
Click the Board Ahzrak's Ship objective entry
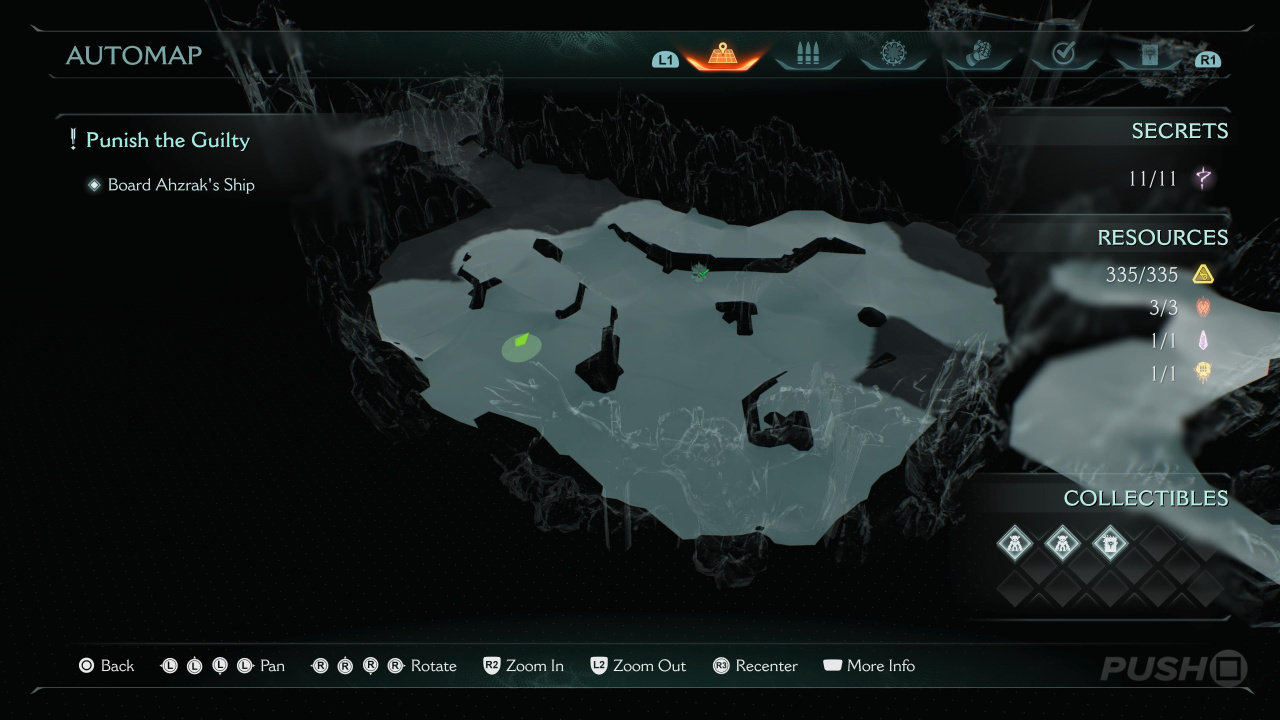(181, 185)
